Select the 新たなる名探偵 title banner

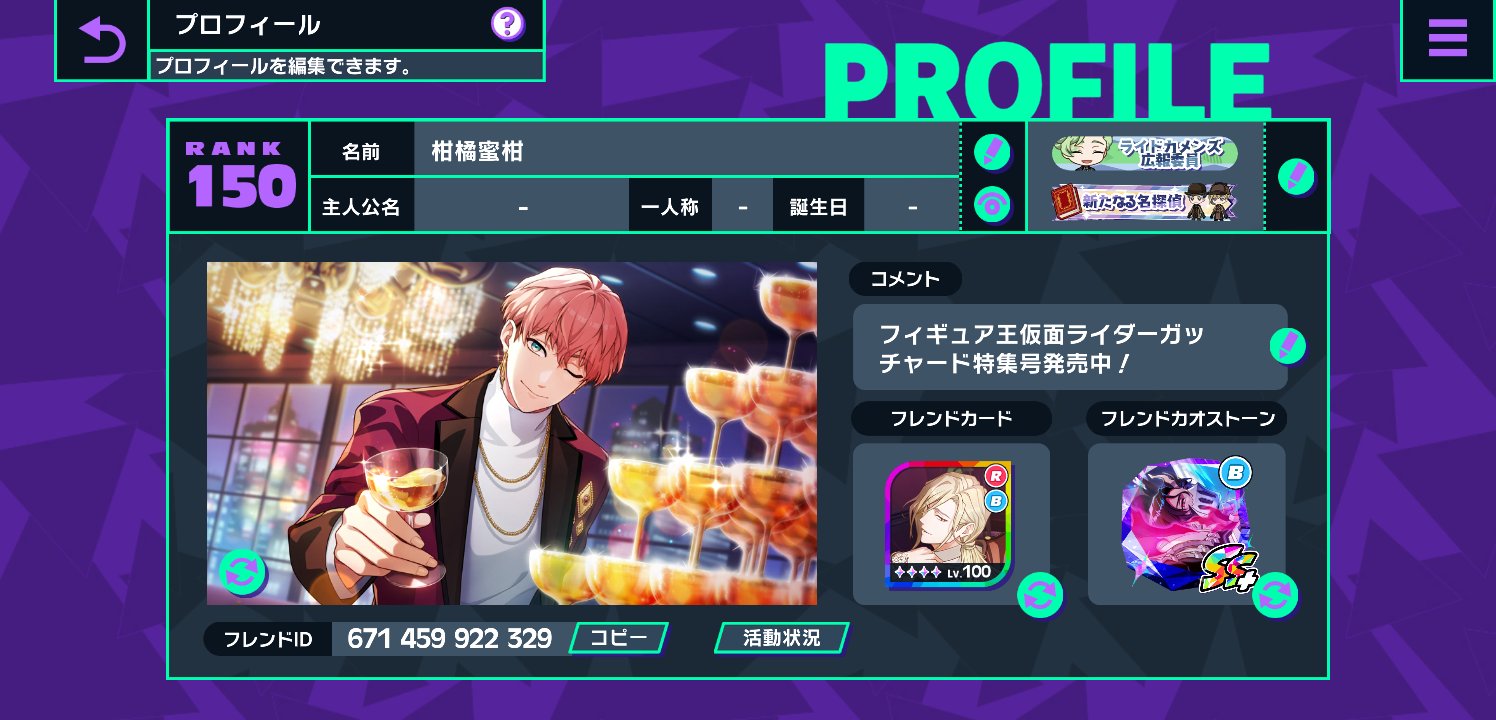(1144, 200)
